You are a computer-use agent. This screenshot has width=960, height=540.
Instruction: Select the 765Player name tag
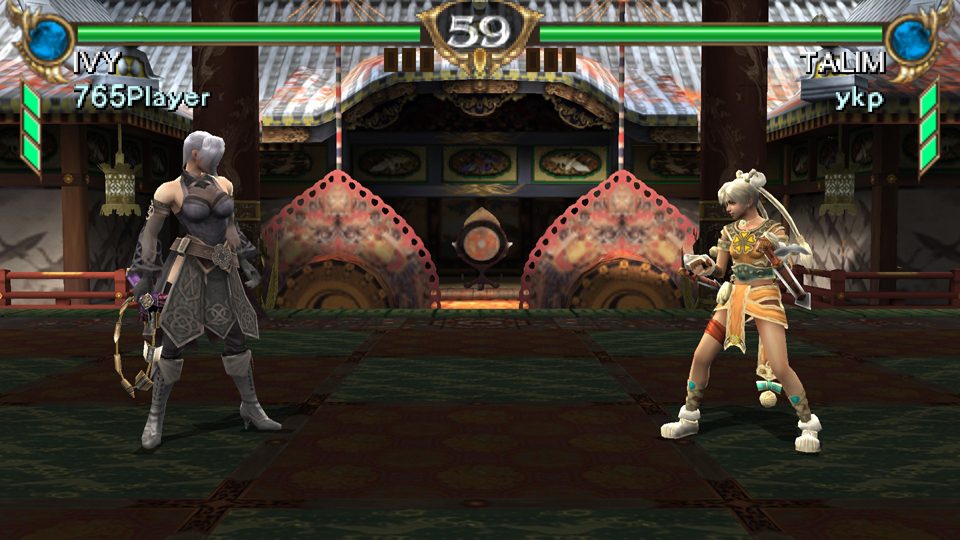pyautogui.click(x=141, y=98)
